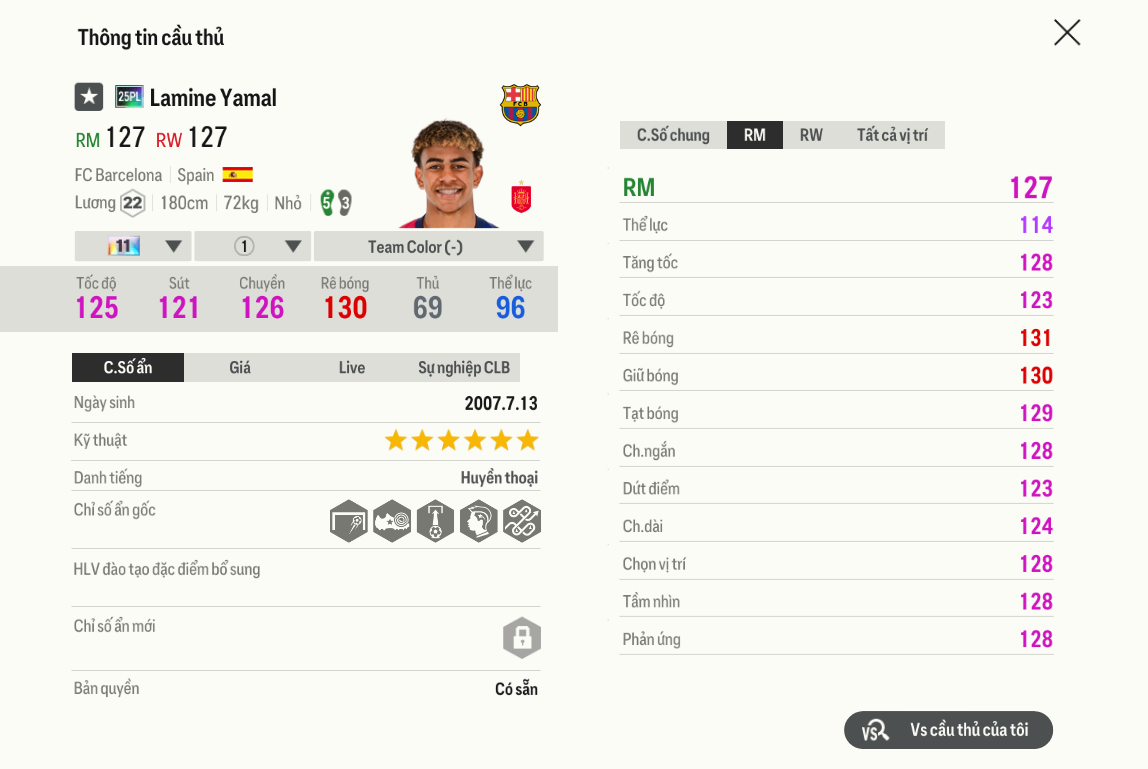The width and height of the screenshot is (1148, 769).
Task: Open the Sự nghiệp CLB tab
Action: [464, 368]
